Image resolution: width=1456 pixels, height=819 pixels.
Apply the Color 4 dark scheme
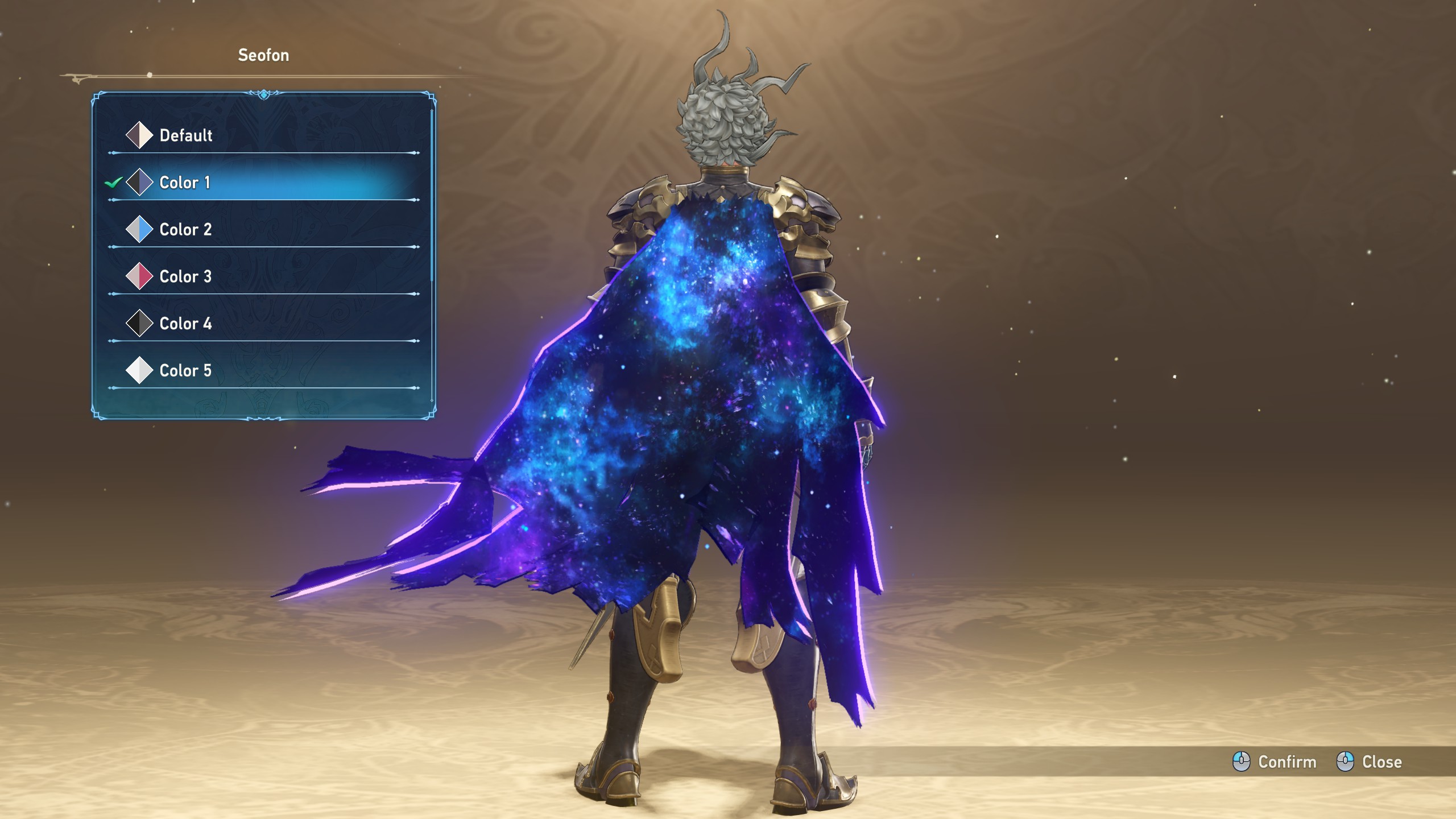(185, 324)
